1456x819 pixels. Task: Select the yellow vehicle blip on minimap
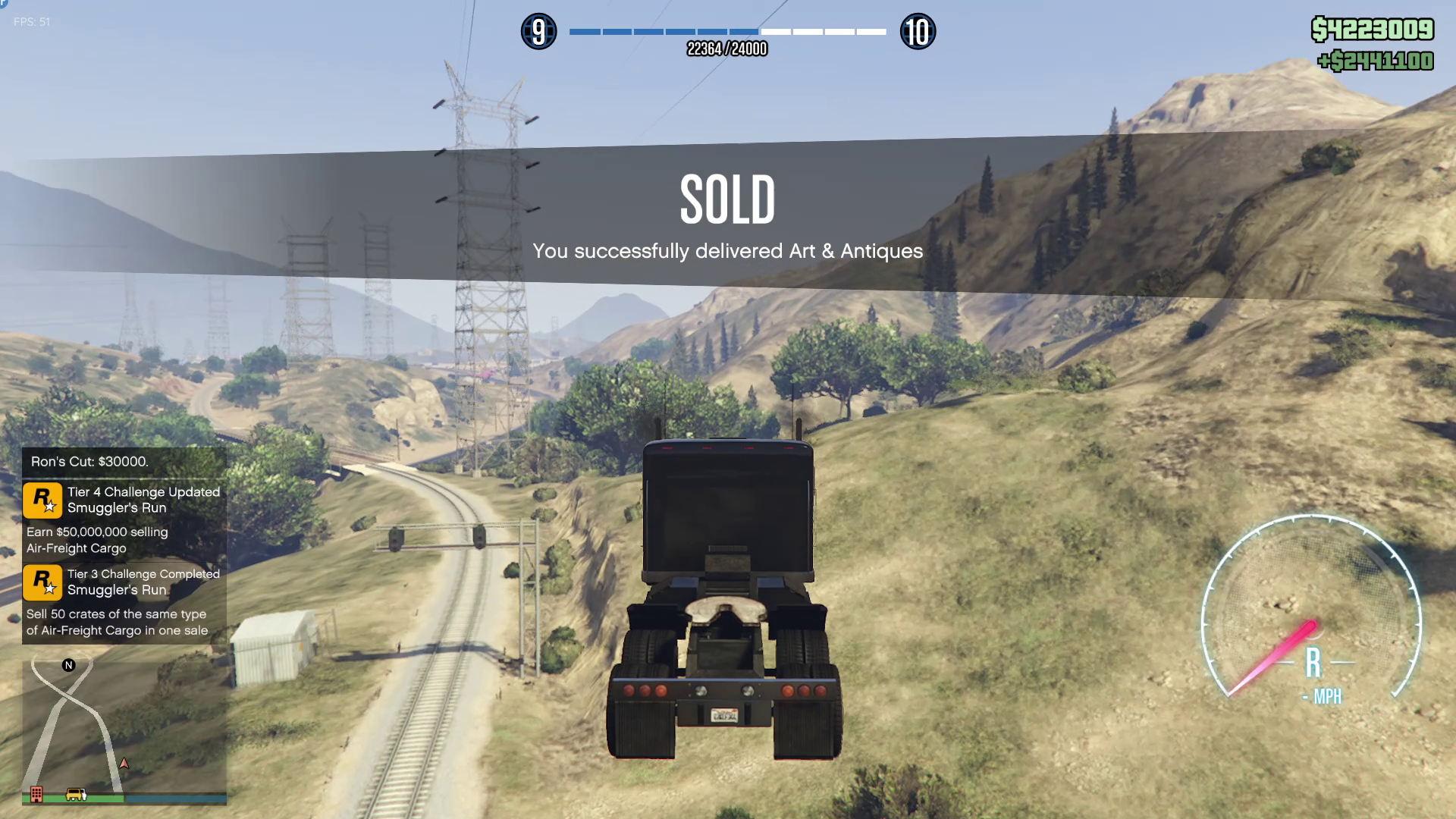coord(76,794)
